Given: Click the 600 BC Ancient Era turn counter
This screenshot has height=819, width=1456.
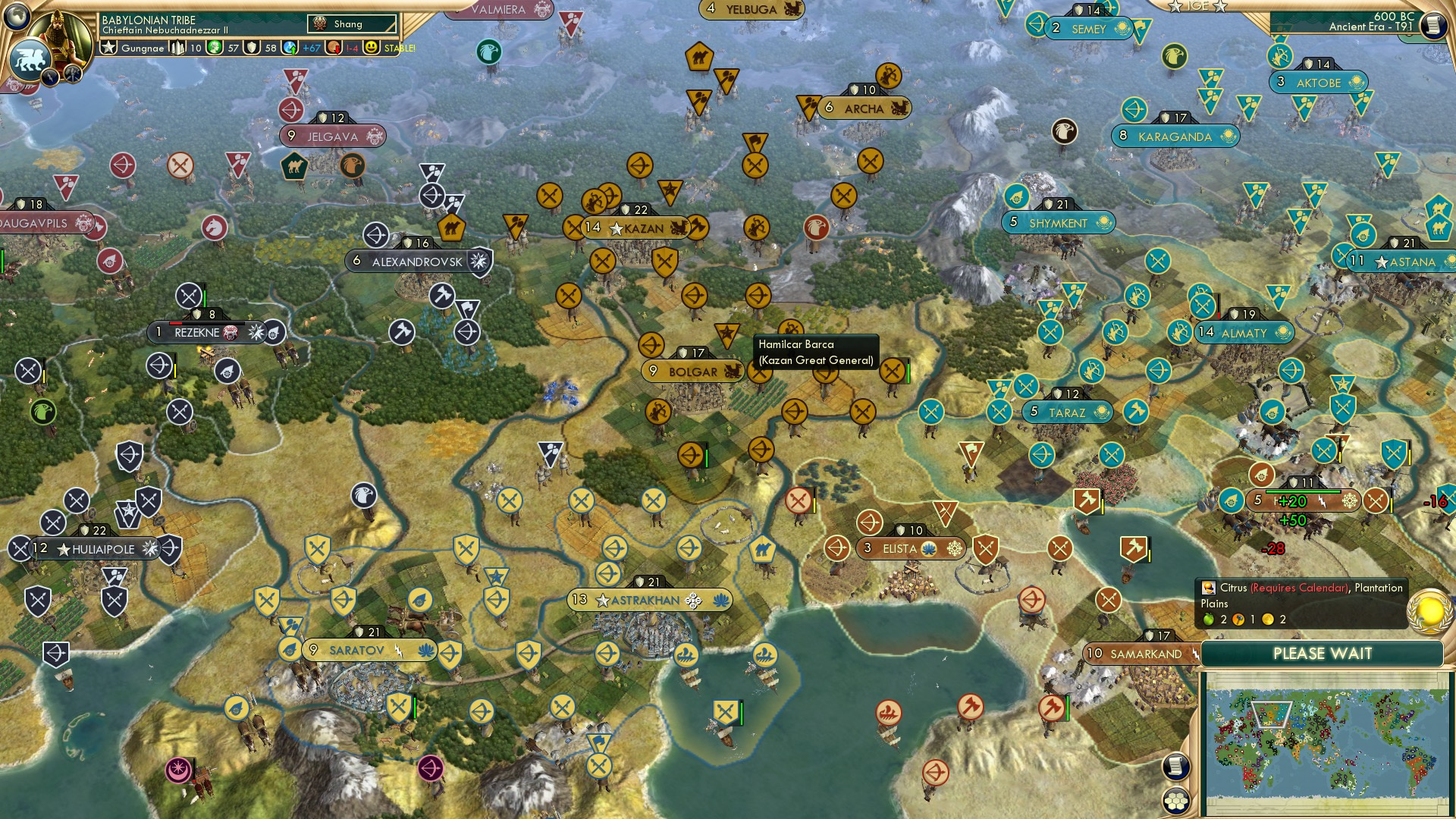Looking at the screenshot, I should [1373, 23].
